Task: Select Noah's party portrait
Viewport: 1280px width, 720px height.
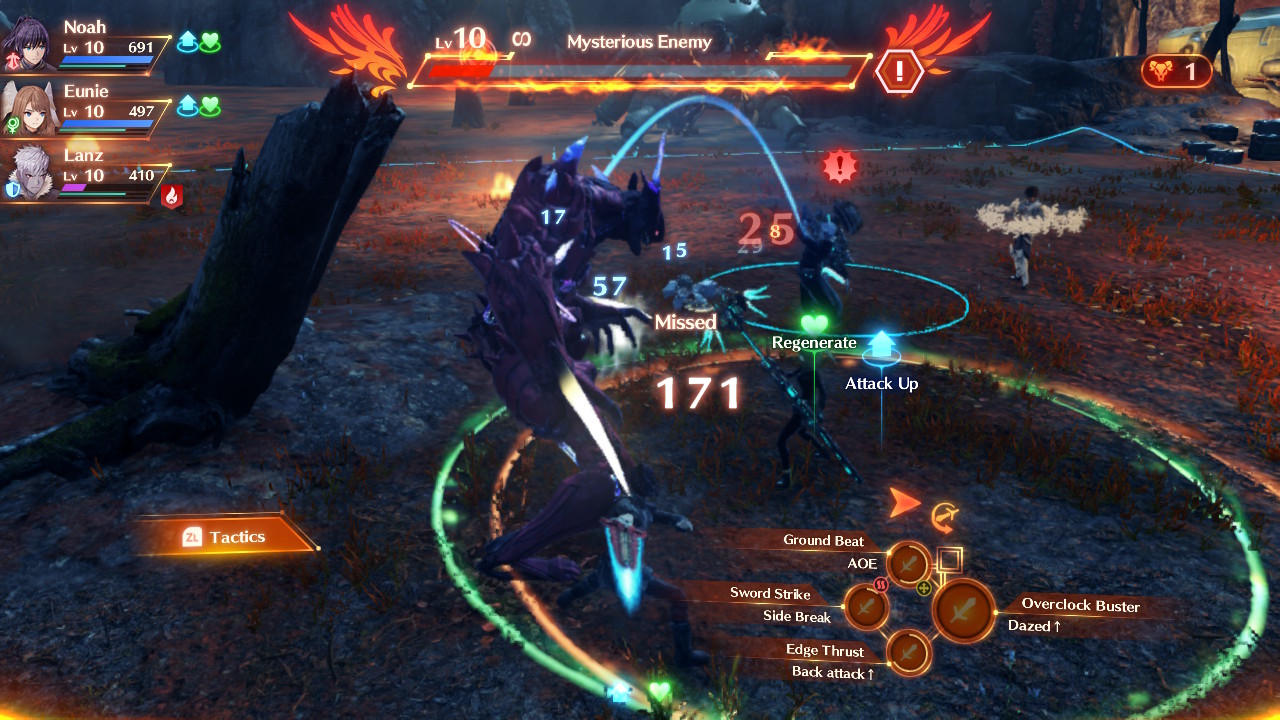Action: point(28,44)
